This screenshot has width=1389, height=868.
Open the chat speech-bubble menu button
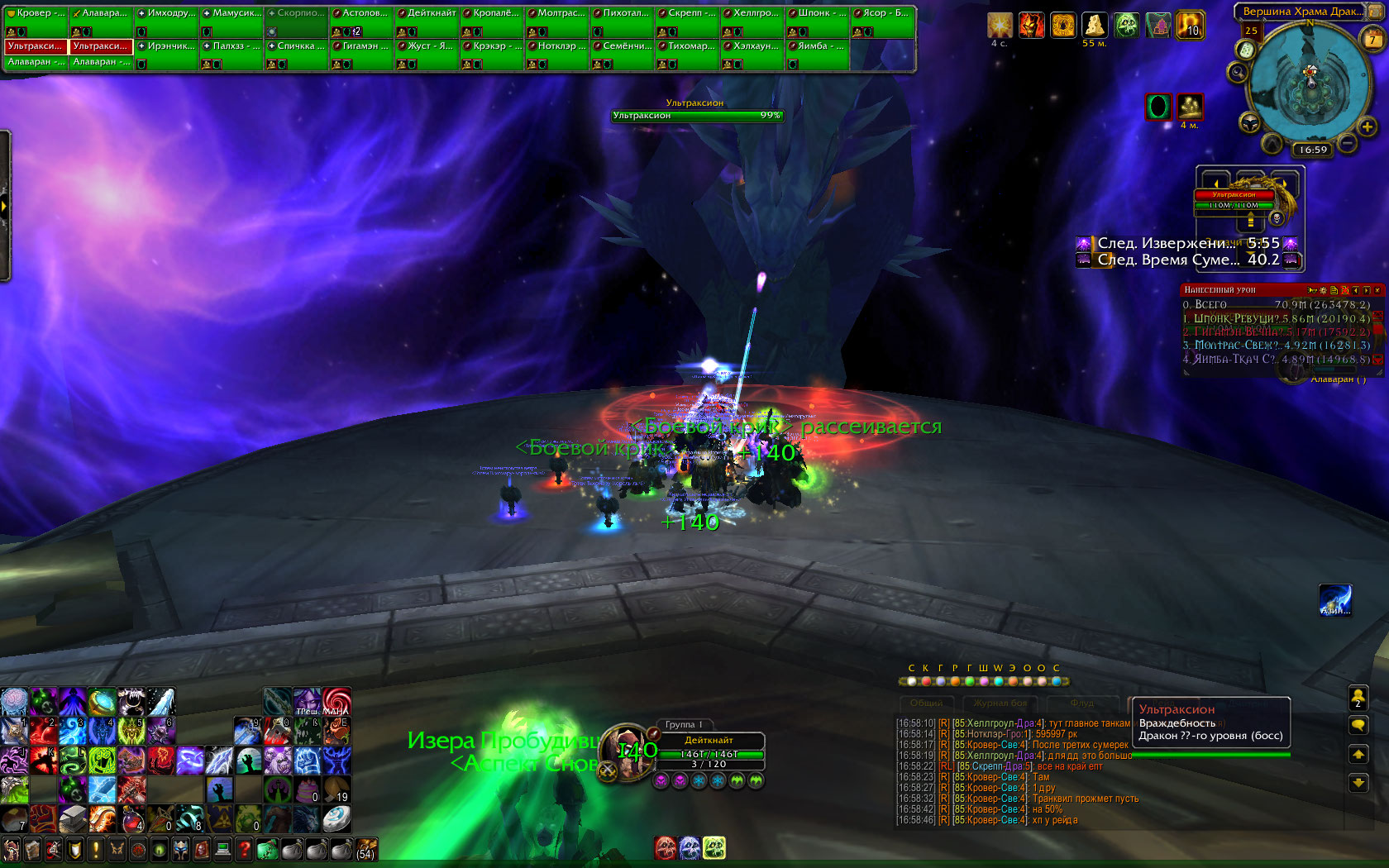click(1358, 726)
